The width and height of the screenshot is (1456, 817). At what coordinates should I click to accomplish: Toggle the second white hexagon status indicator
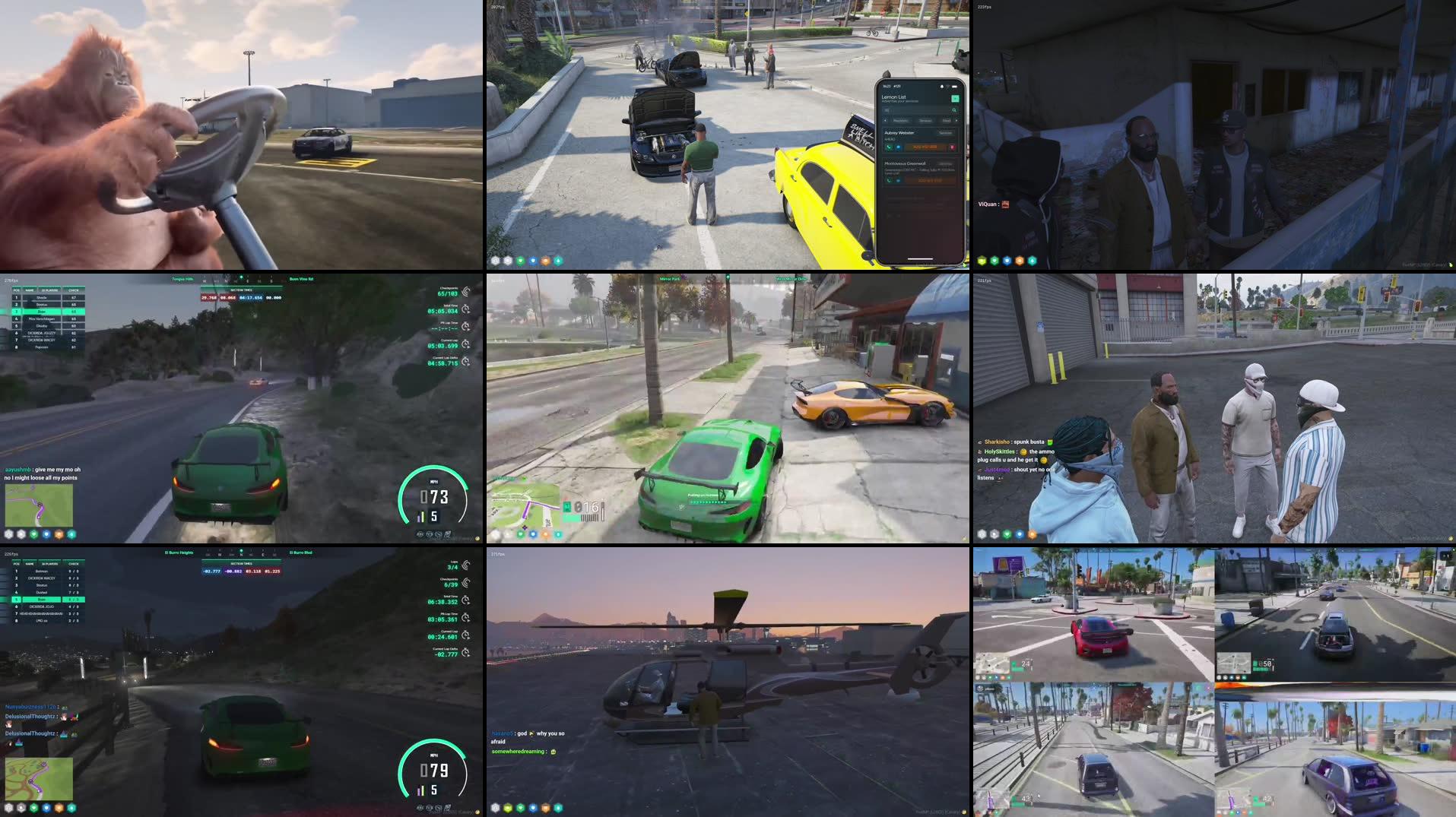(508, 261)
